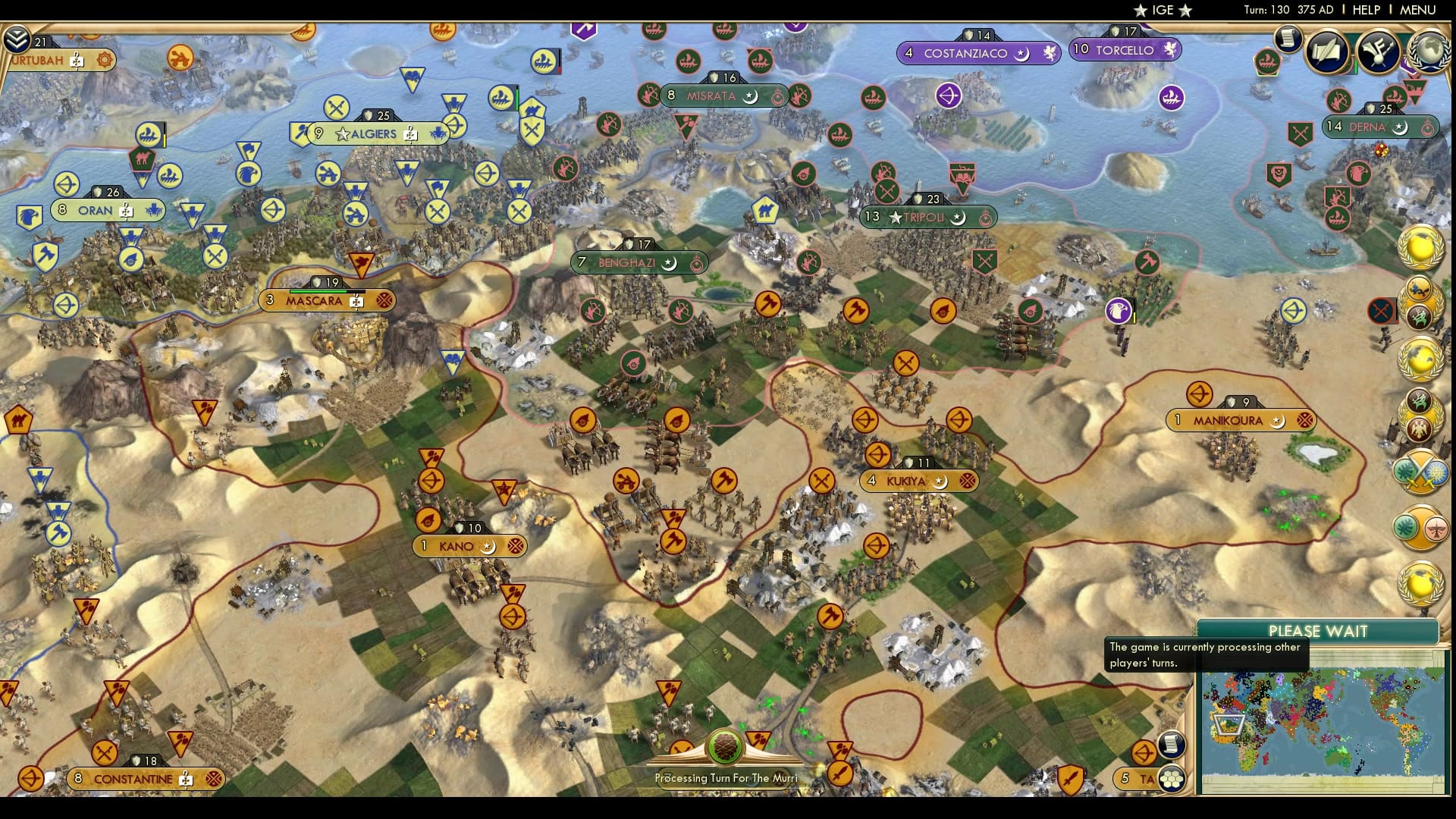1456x819 pixels.
Task: Open the city screen for ALGIERS
Action: (x=372, y=133)
